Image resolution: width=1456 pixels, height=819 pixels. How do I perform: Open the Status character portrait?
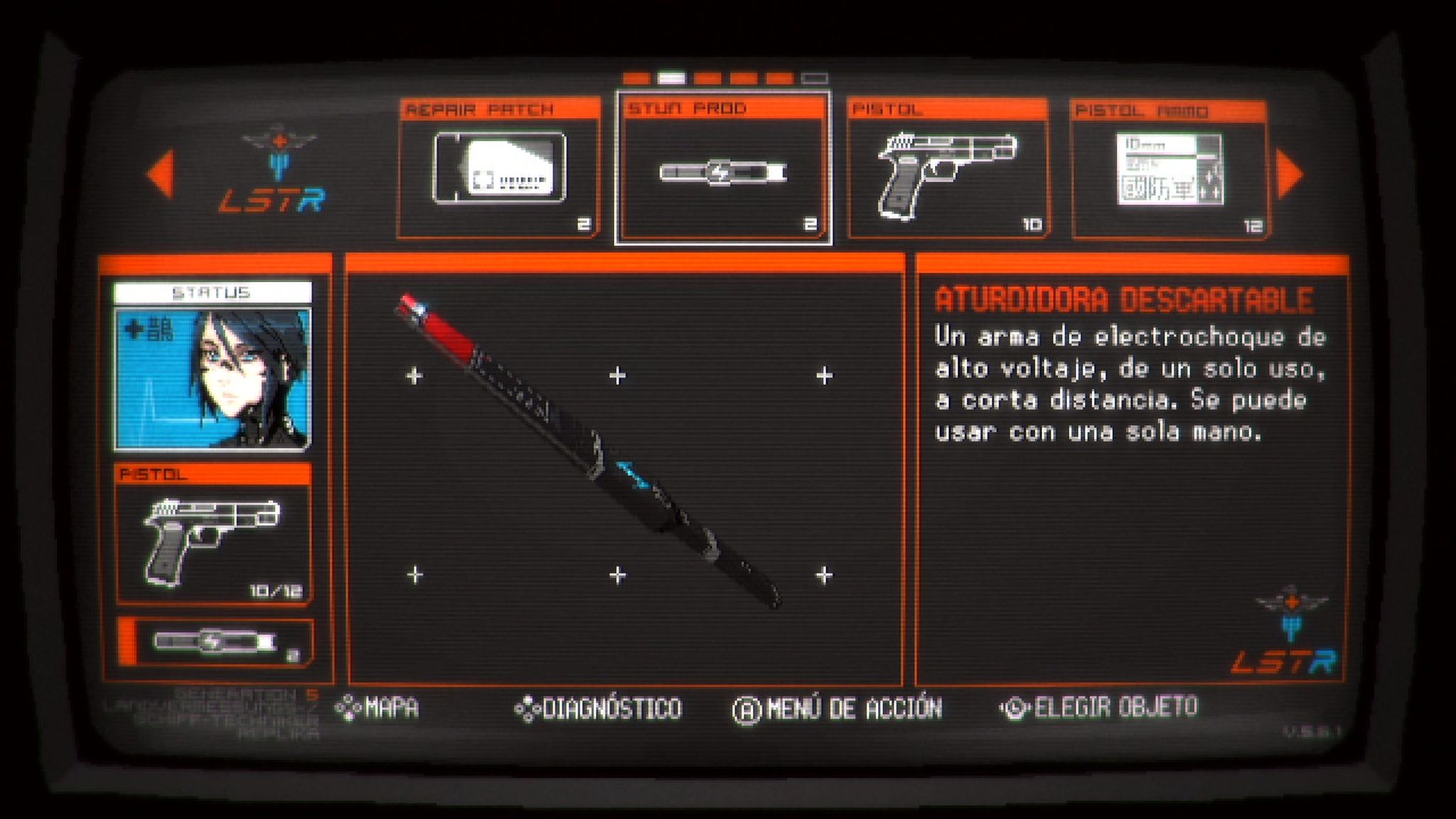[213, 377]
